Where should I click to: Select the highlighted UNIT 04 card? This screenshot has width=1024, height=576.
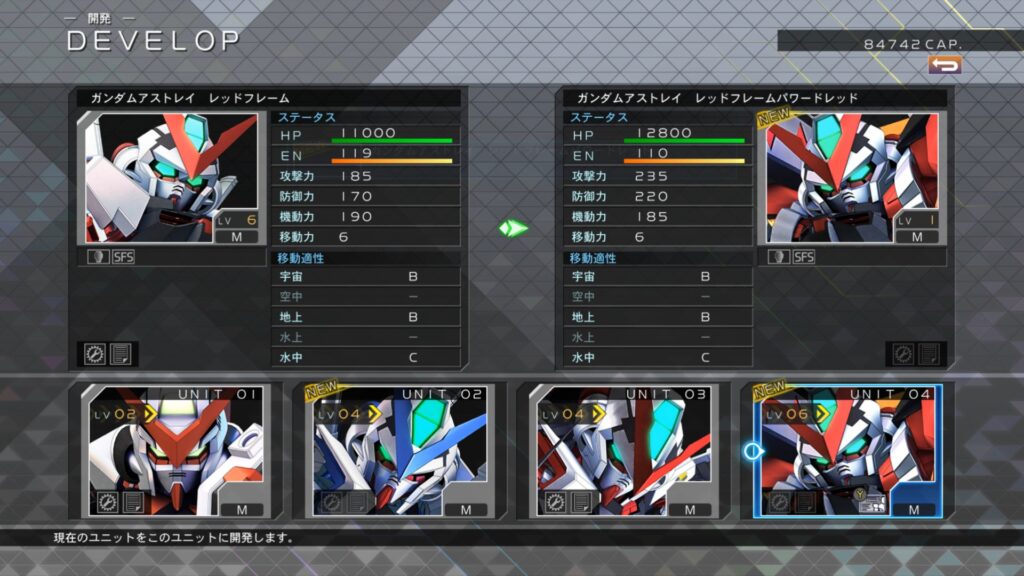tap(845, 451)
